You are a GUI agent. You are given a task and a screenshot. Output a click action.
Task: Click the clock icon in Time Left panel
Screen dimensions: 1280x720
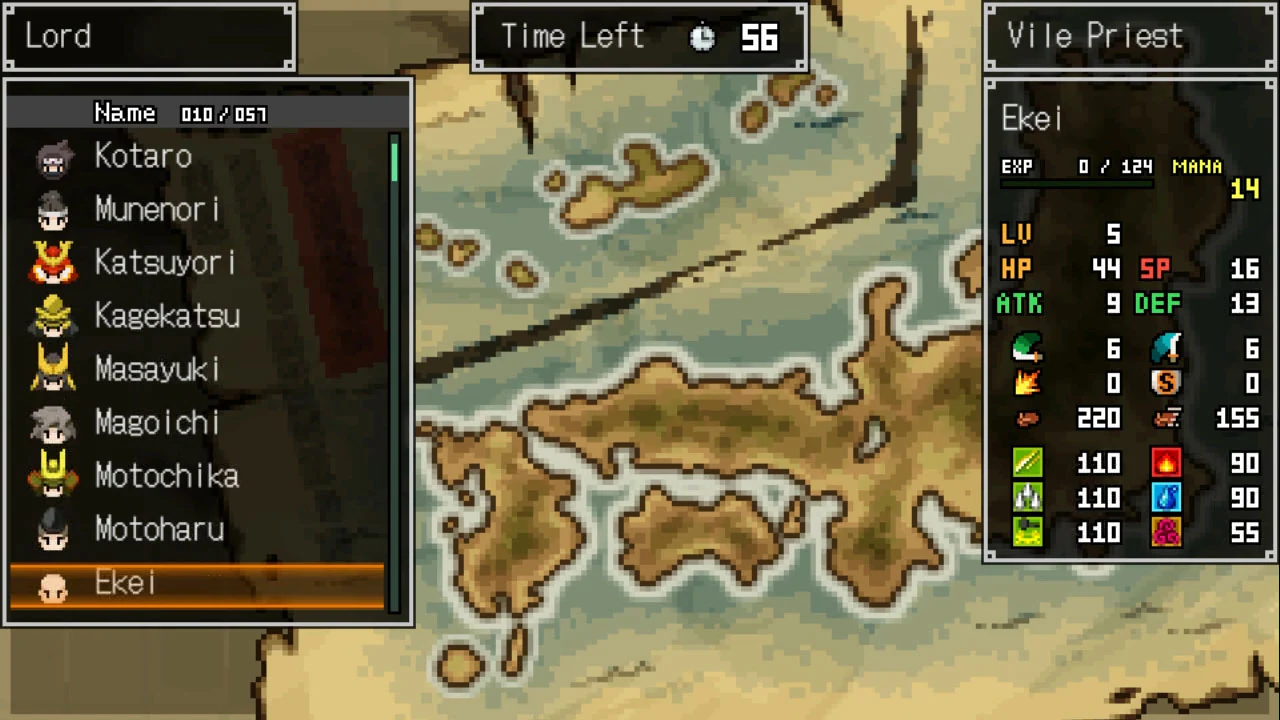click(x=702, y=36)
